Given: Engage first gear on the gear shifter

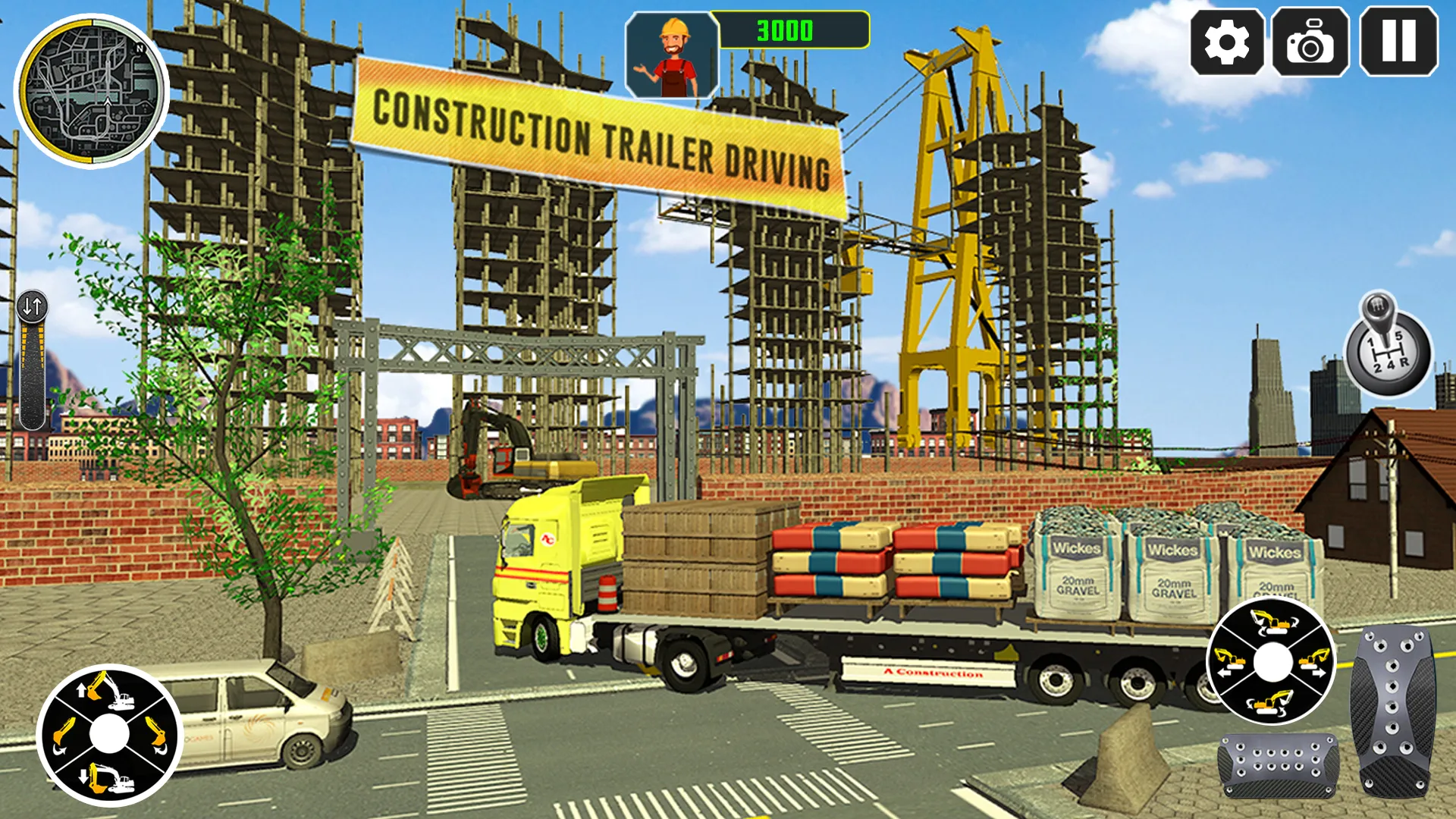Looking at the screenshot, I should pyautogui.click(x=1371, y=341).
